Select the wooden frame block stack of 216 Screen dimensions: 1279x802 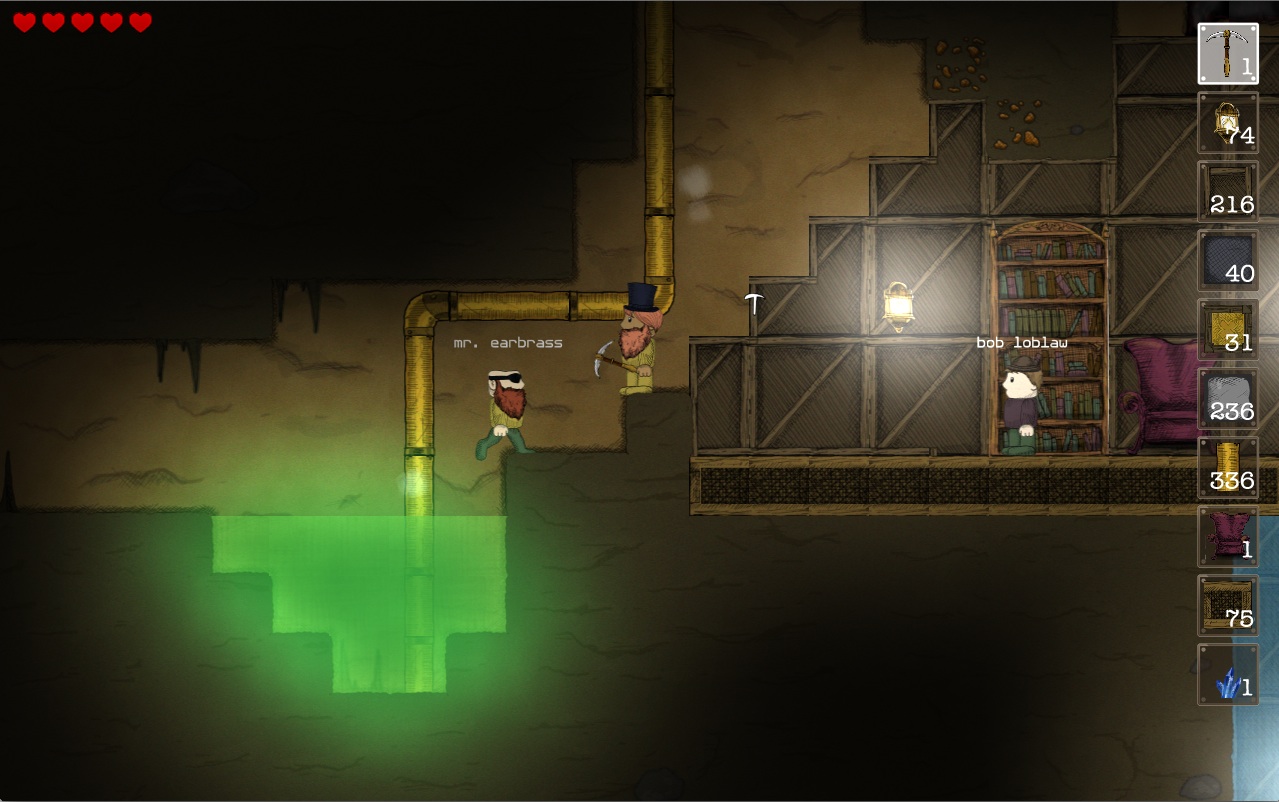[x=1228, y=191]
